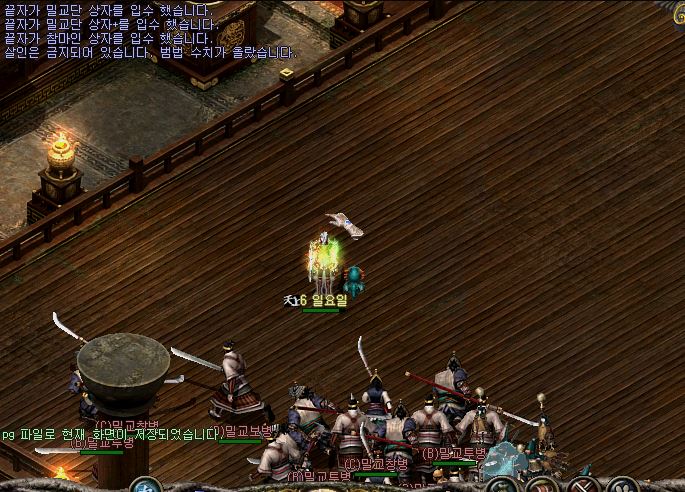
Task: Select the red striped round icon
Action: [542, 487]
